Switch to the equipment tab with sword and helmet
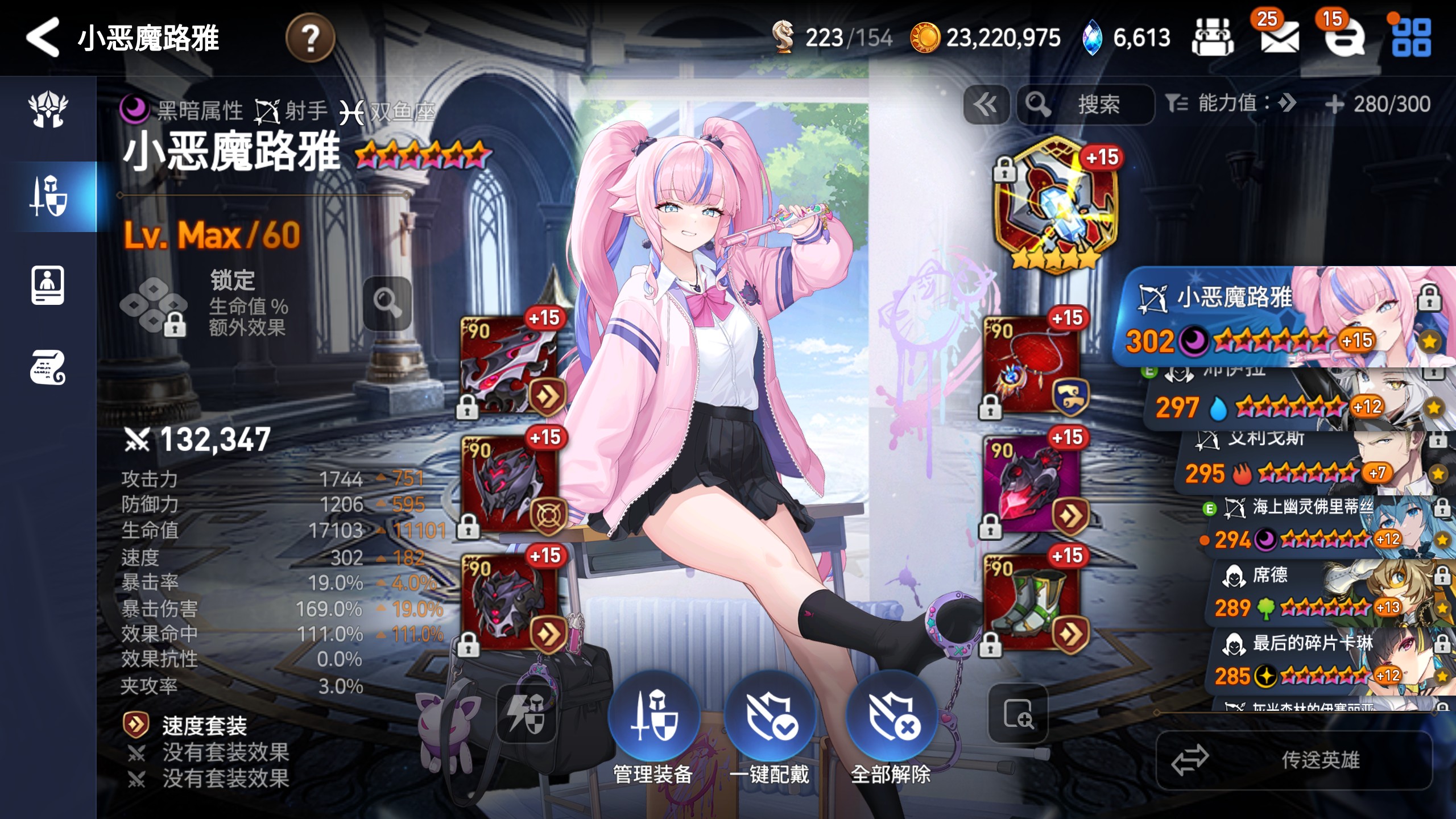This screenshot has height=819, width=1456. tap(48, 196)
